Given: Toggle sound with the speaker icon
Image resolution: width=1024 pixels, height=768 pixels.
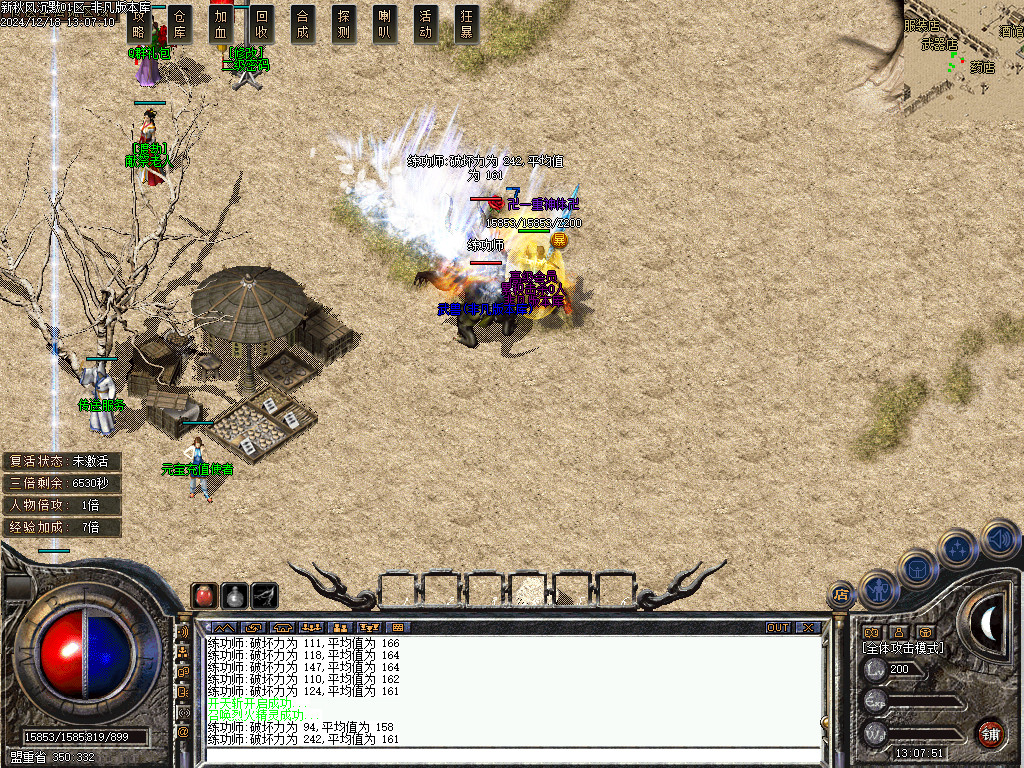Looking at the screenshot, I should 999,538.
